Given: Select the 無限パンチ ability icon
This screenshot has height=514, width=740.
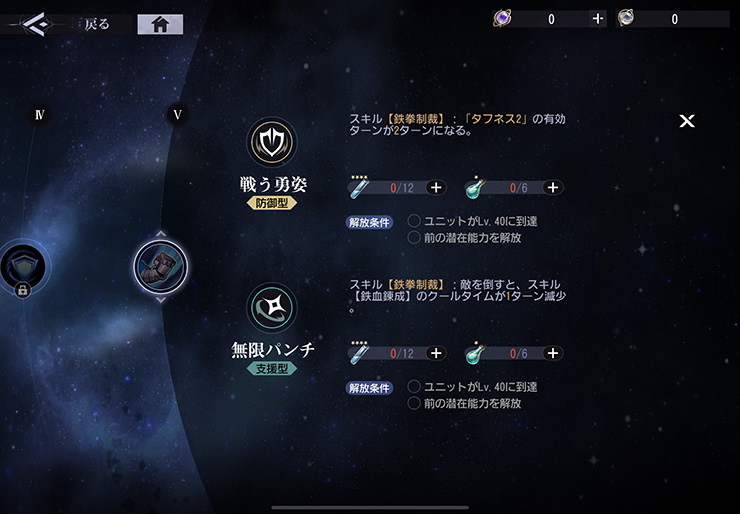Looking at the screenshot, I should pyautogui.click(x=272, y=308).
